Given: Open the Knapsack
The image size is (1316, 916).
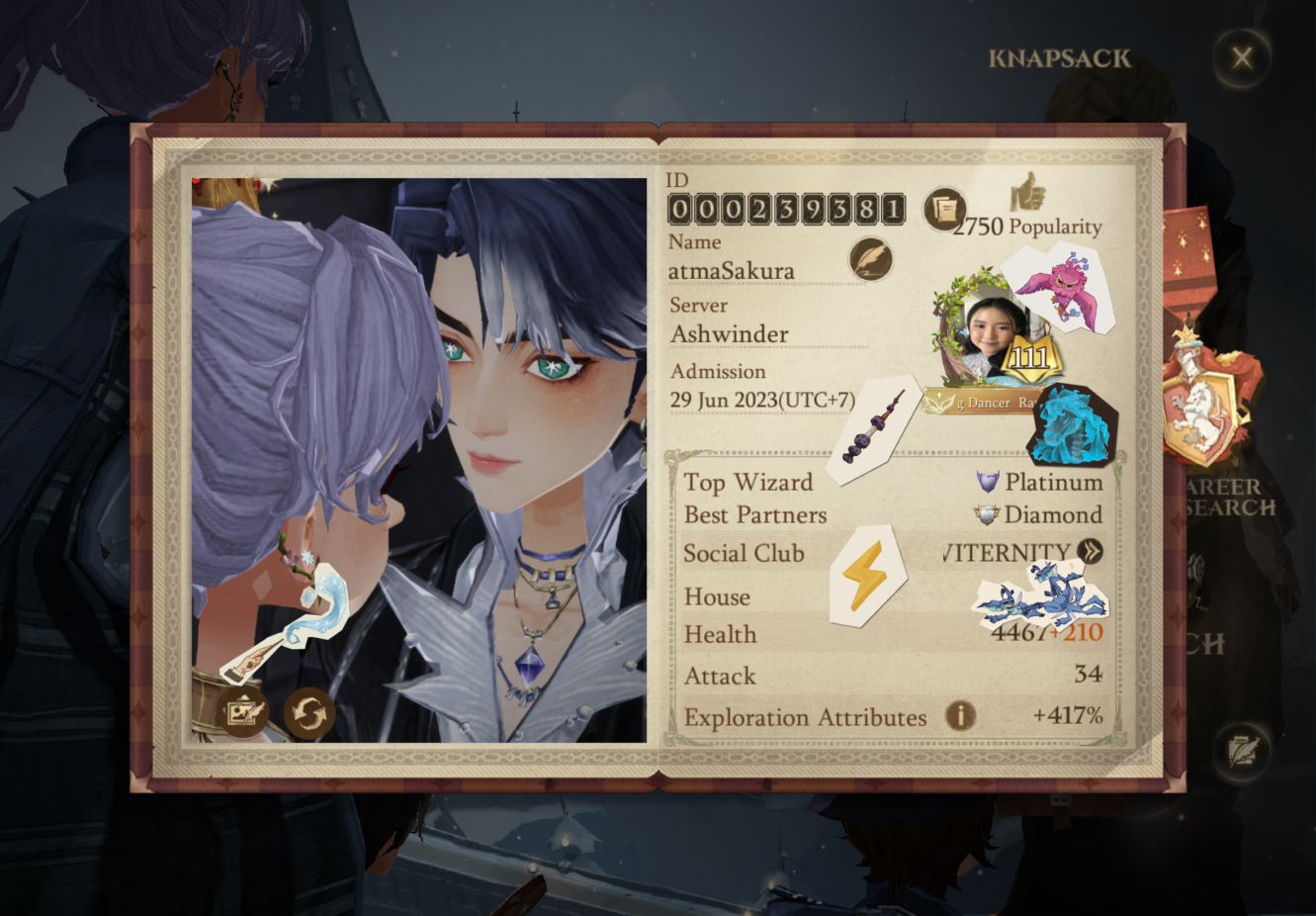Looking at the screenshot, I should pos(1059,58).
